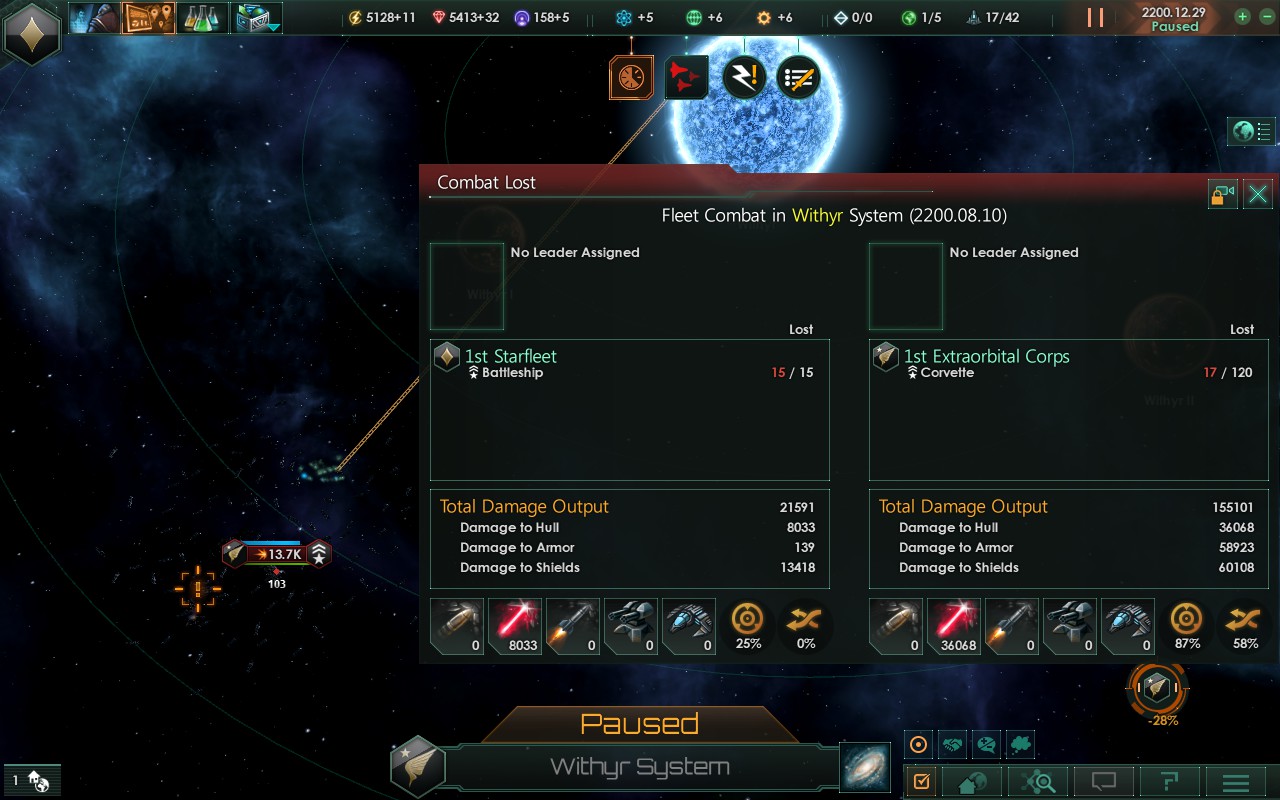Open the empire emblem government panel
The height and width of the screenshot is (800, 1280).
[32, 33]
